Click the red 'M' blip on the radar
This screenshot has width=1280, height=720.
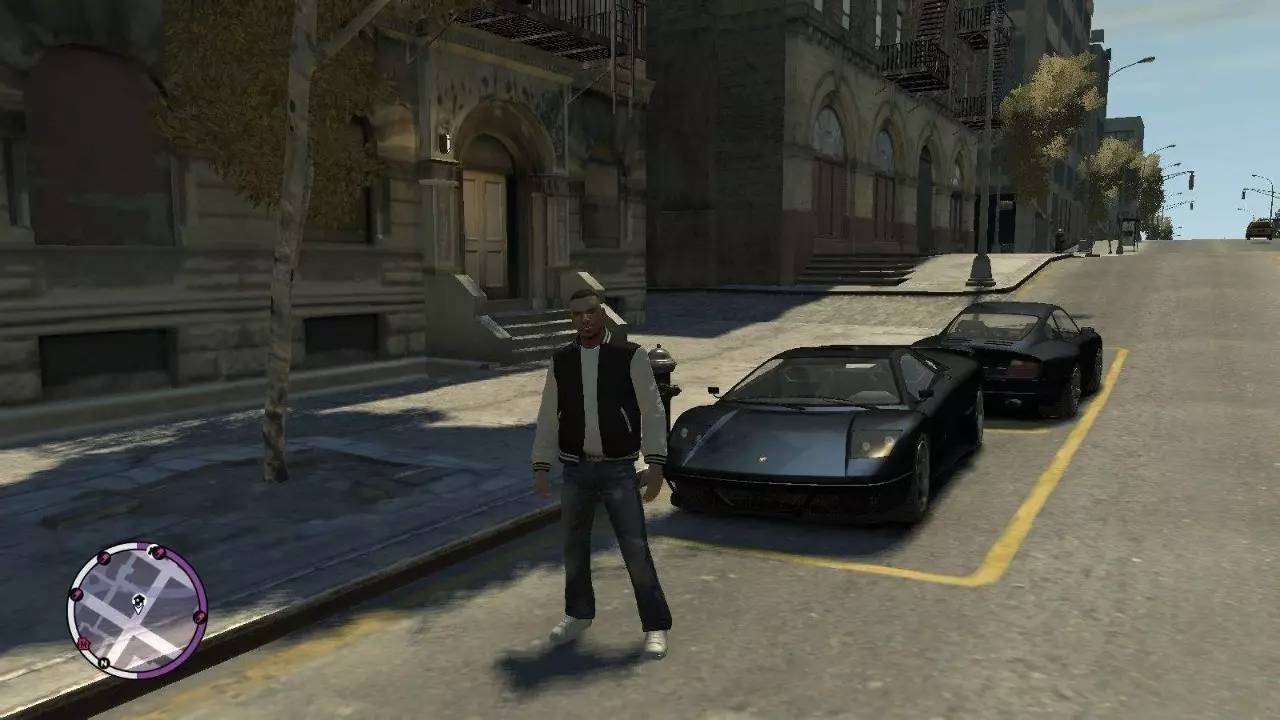[84, 645]
